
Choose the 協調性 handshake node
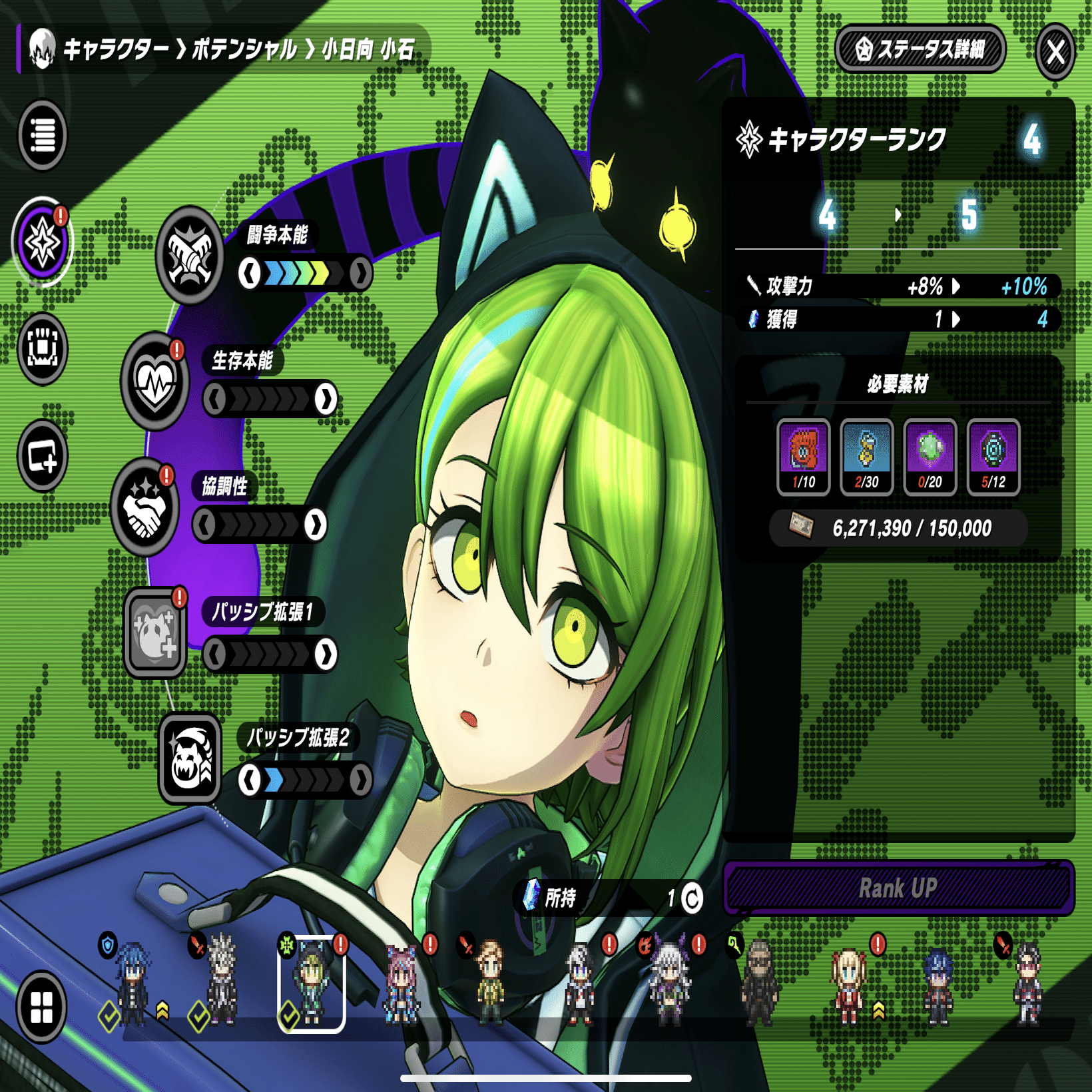tap(144, 507)
